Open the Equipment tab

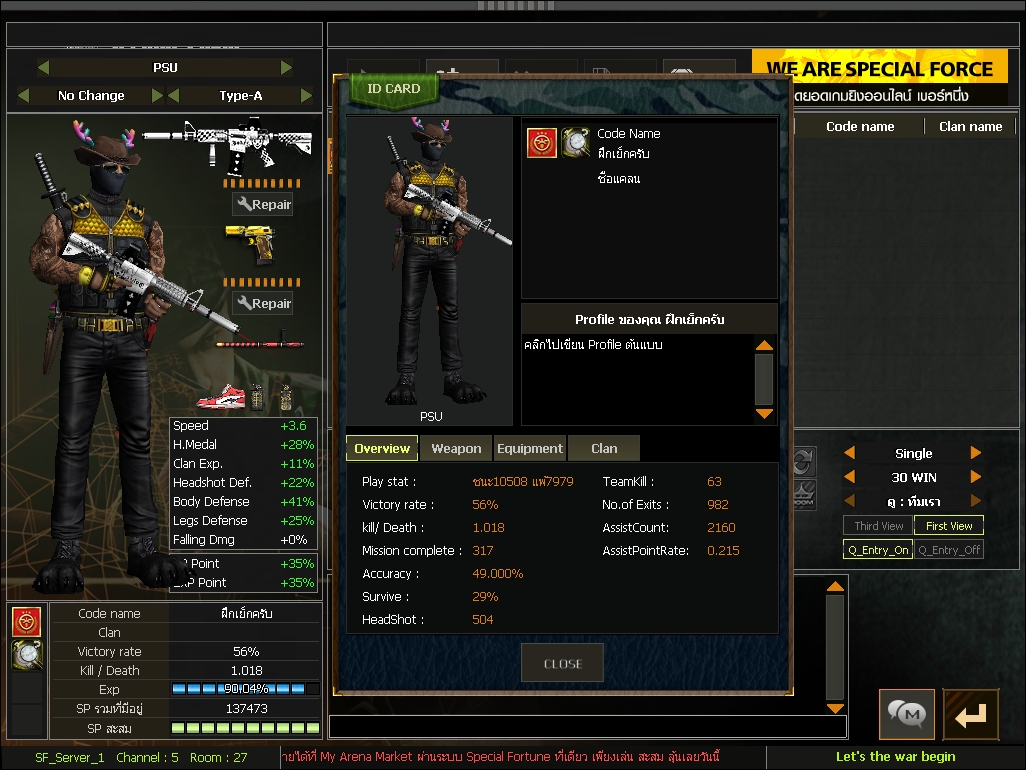(x=529, y=449)
